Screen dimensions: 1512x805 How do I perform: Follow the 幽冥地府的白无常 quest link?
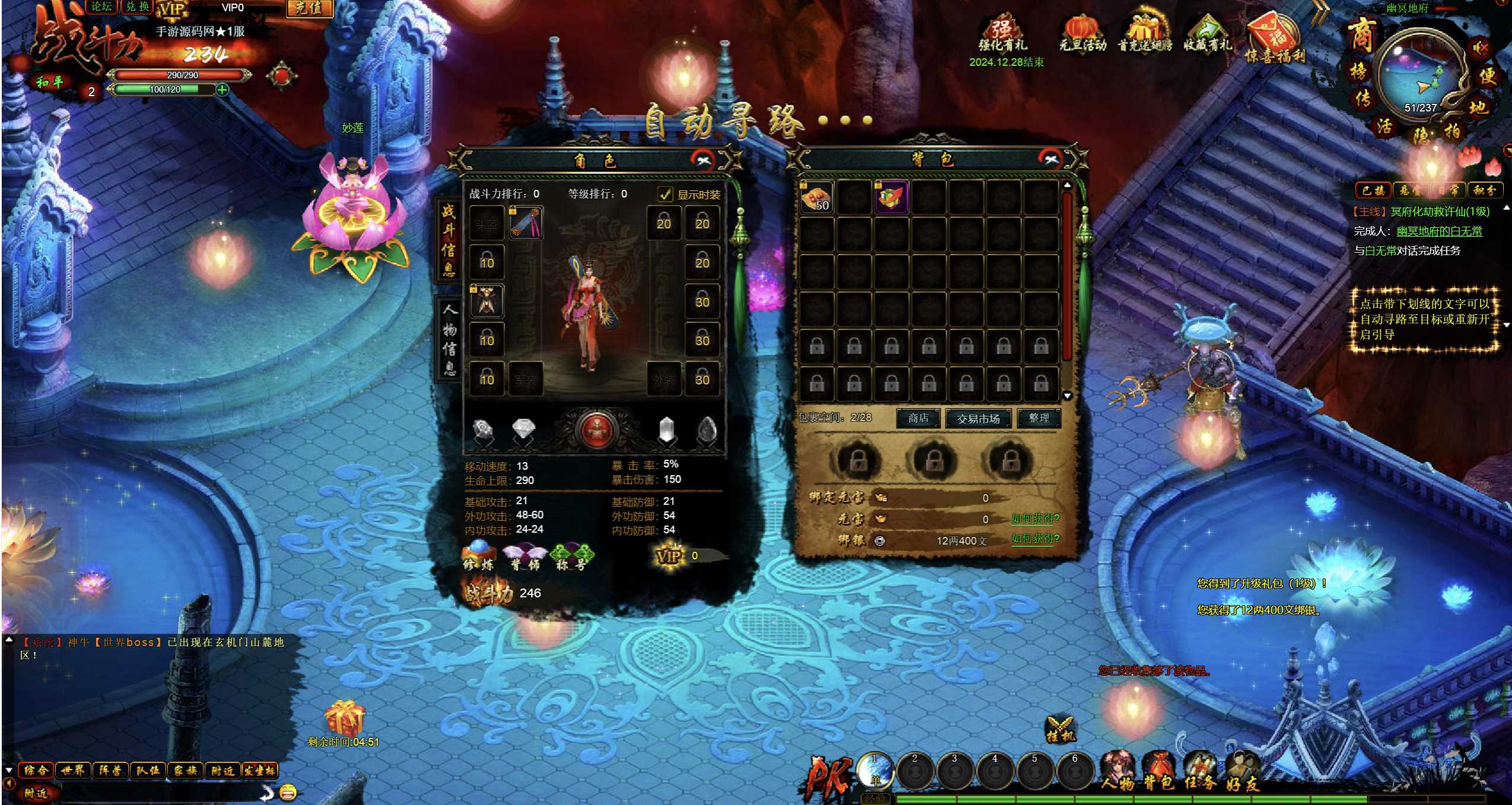point(1439,231)
